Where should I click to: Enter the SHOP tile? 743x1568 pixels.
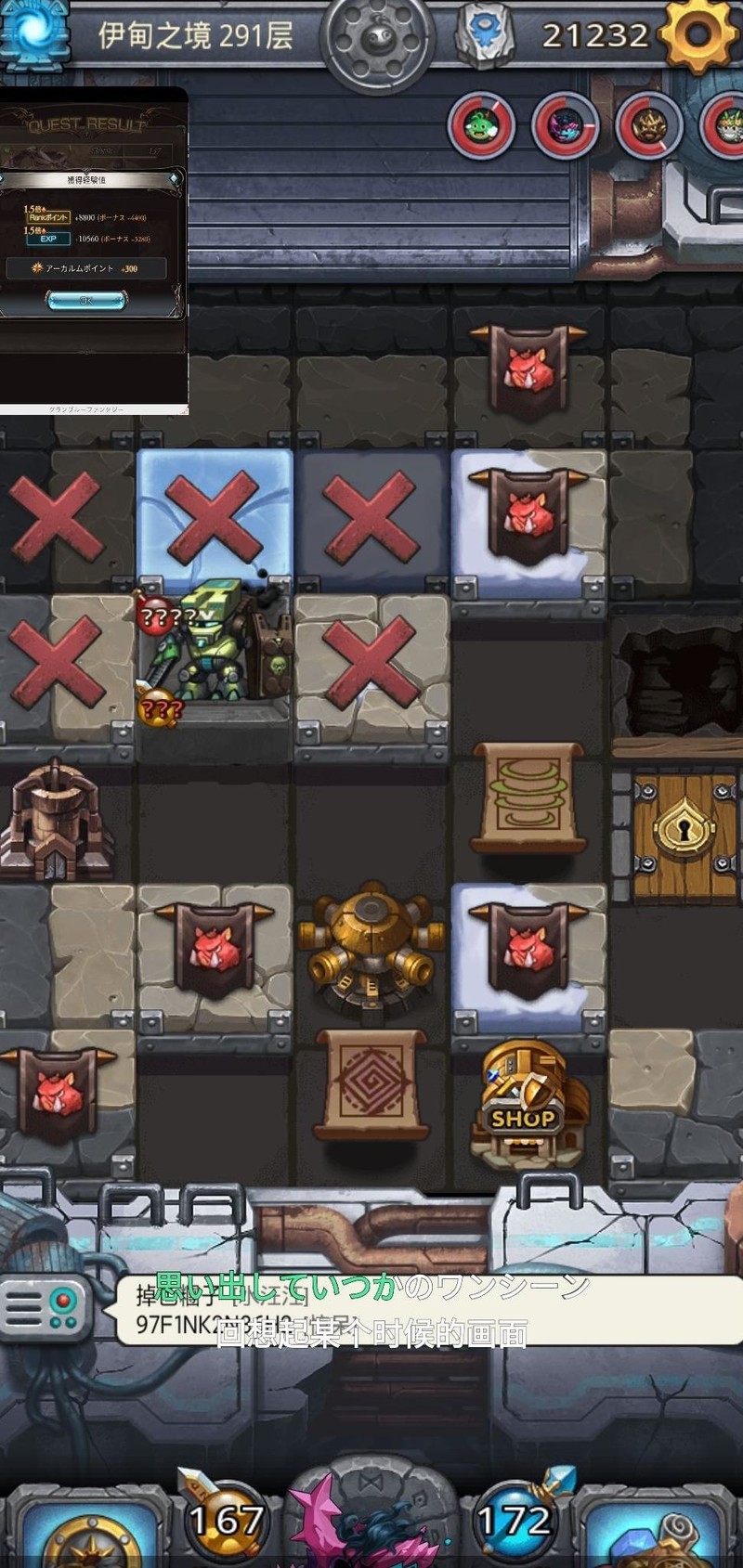pyautogui.click(x=528, y=1103)
